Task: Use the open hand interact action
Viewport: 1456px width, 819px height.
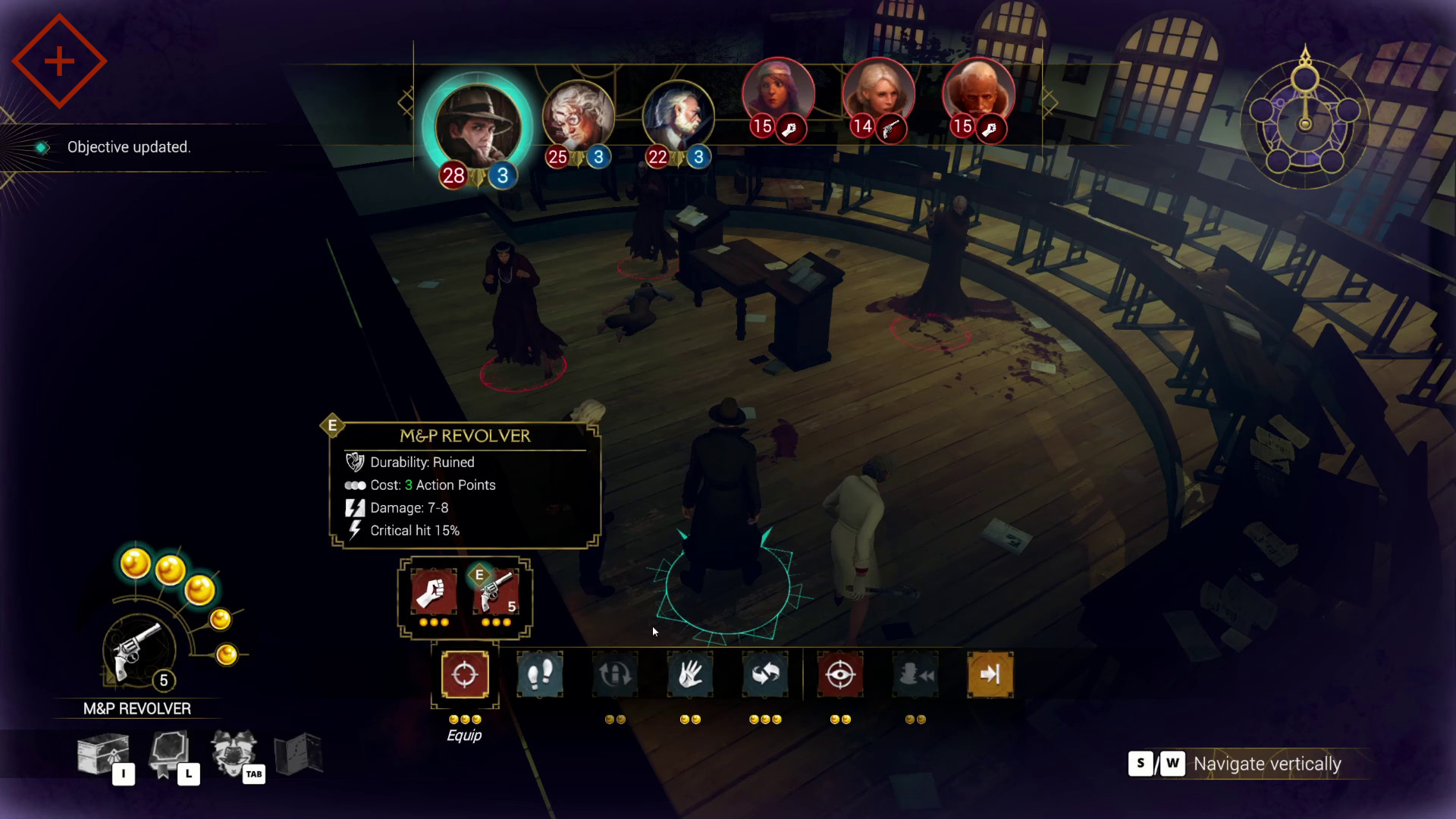Action: pos(690,674)
